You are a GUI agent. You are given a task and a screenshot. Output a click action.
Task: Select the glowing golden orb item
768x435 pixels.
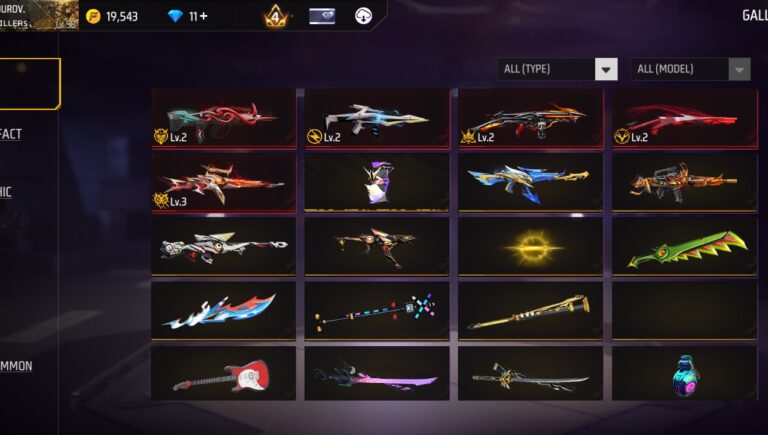coord(530,246)
